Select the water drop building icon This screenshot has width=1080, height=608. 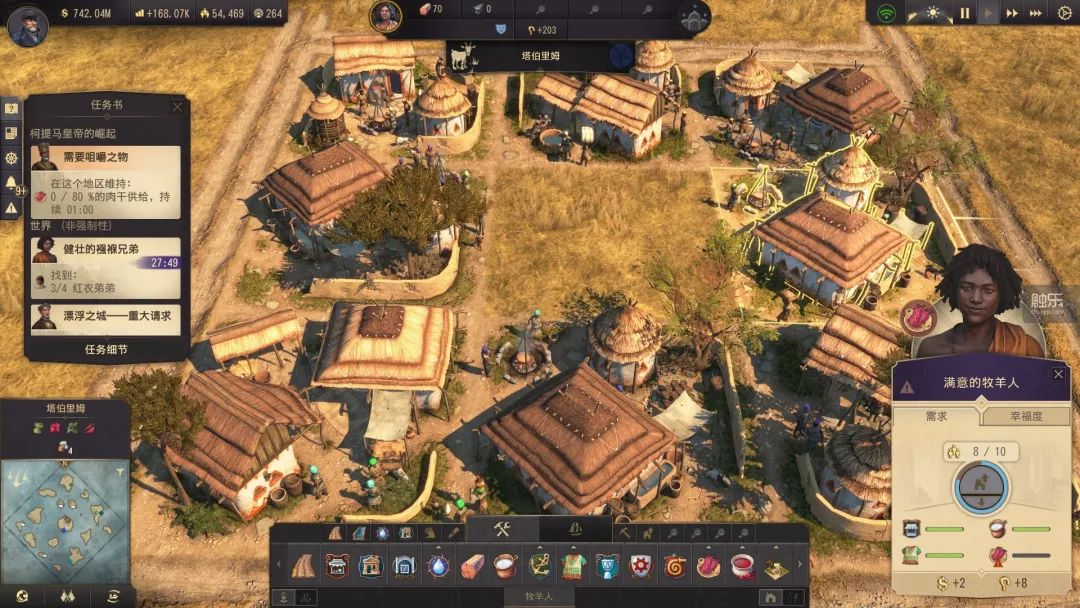tap(438, 566)
